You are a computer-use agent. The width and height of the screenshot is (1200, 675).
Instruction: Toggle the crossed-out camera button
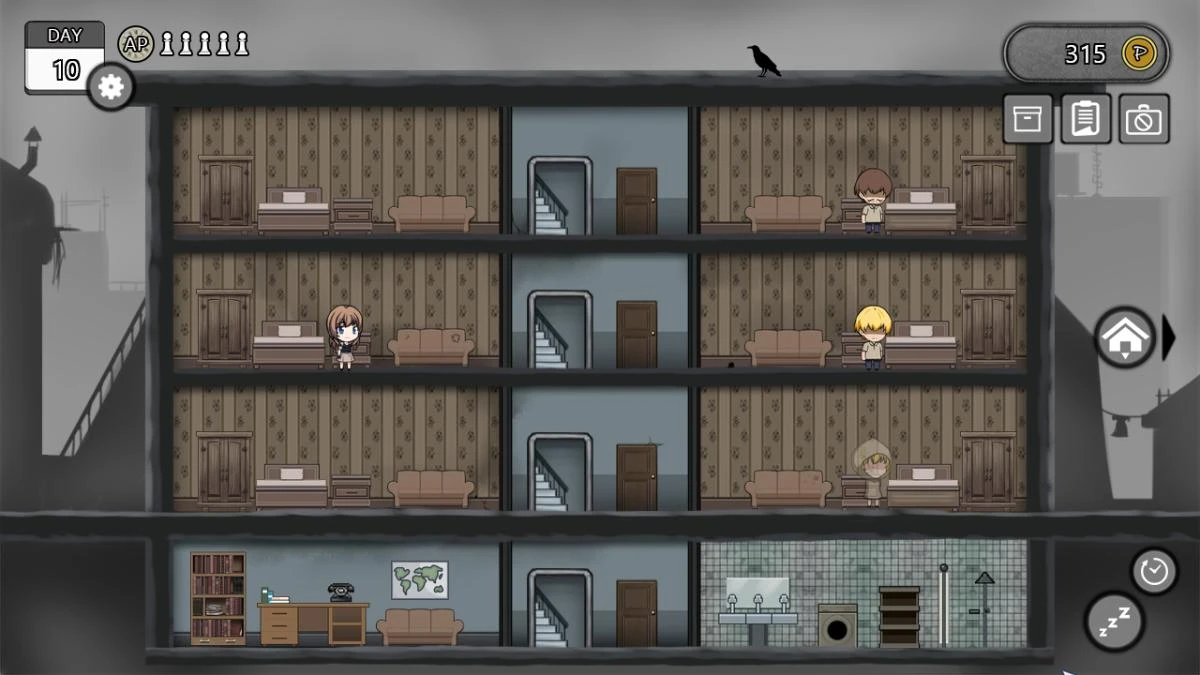pos(1144,119)
